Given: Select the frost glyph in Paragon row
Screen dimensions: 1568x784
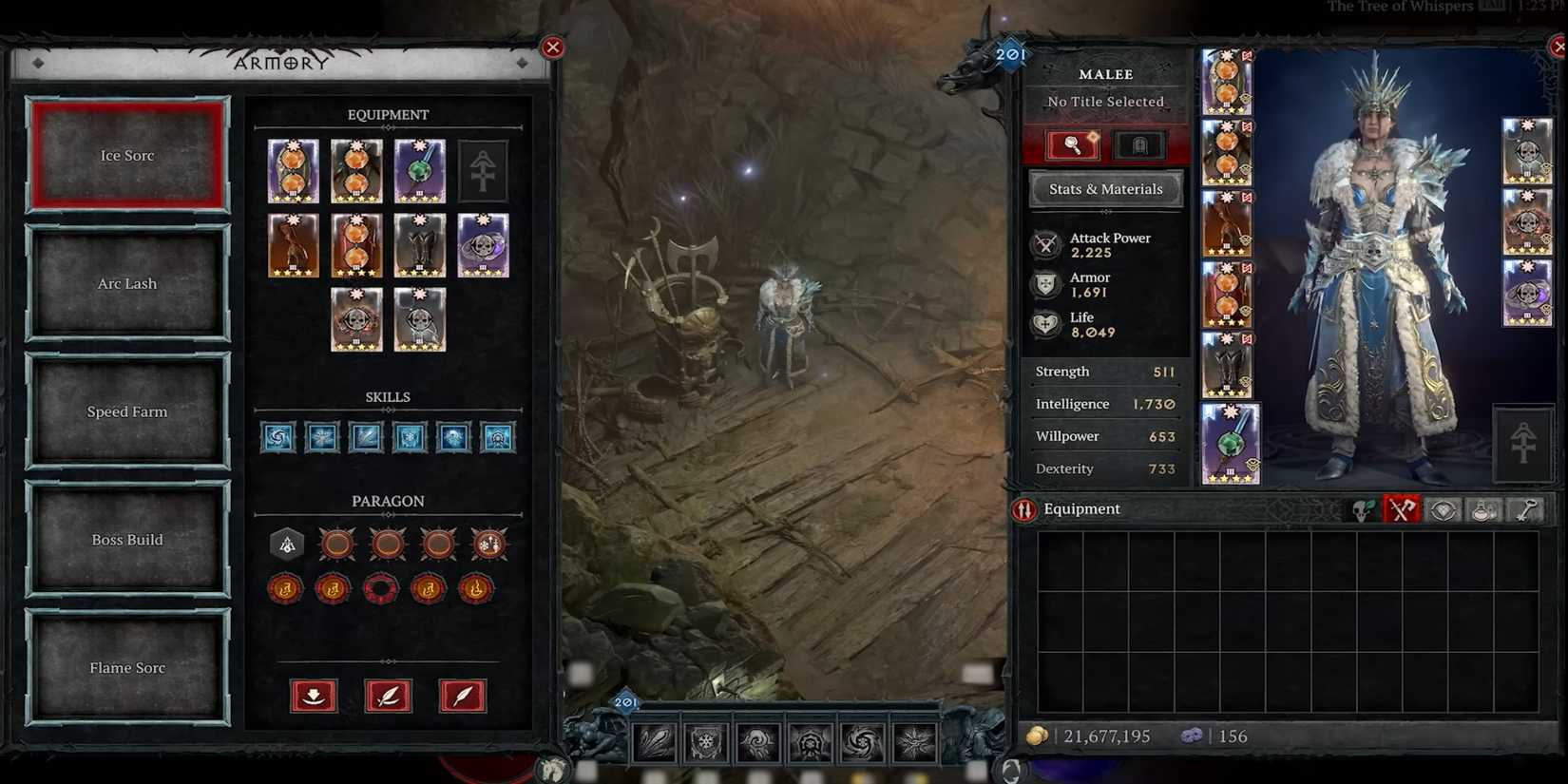Looking at the screenshot, I should click(489, 545).
